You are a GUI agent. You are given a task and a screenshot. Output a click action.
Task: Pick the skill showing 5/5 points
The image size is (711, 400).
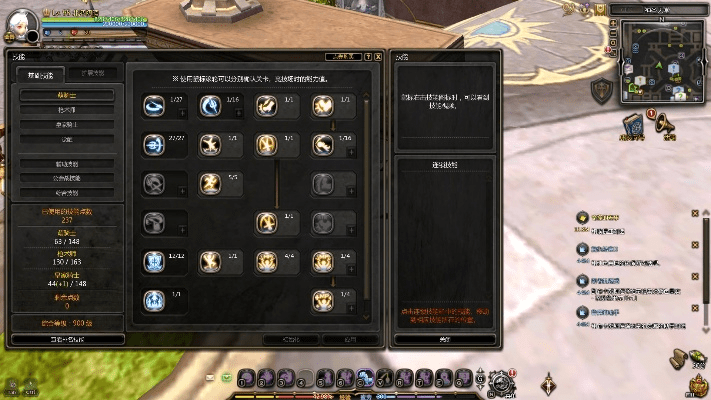pos(211,184)
